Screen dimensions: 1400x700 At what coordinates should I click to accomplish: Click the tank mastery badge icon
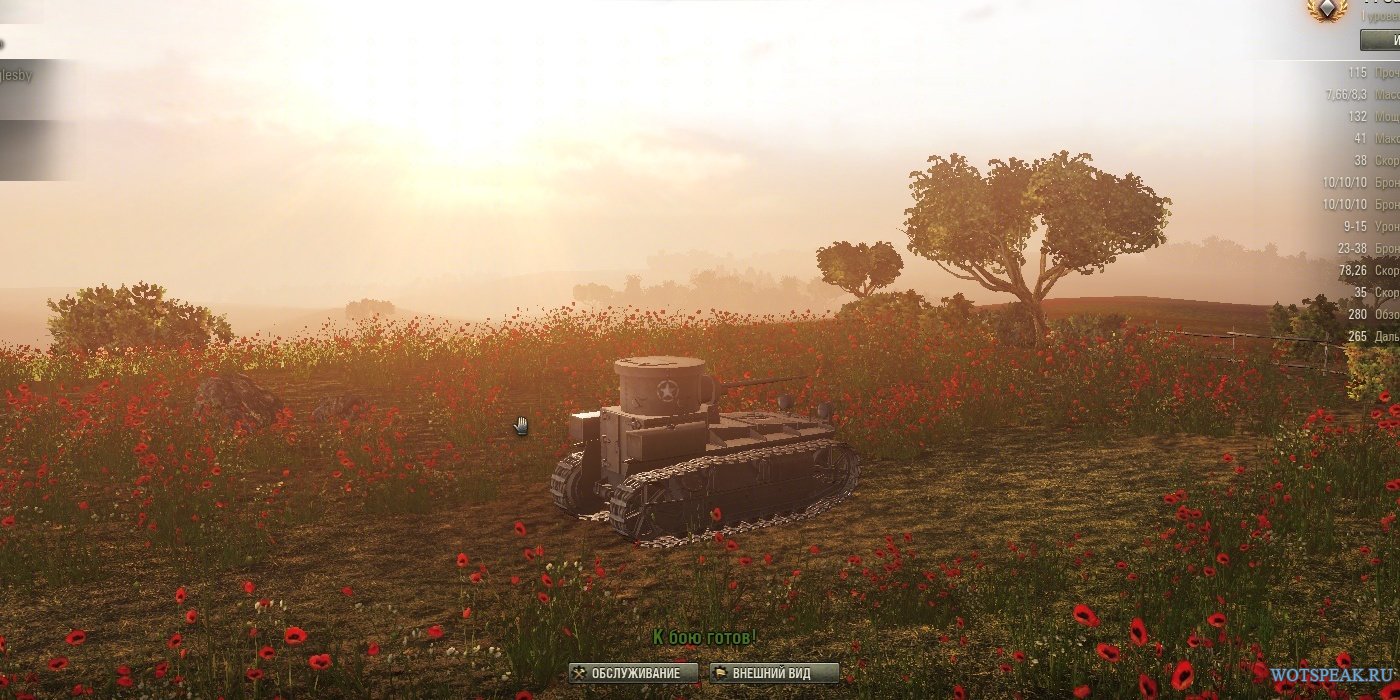(x=1327, y=9)
